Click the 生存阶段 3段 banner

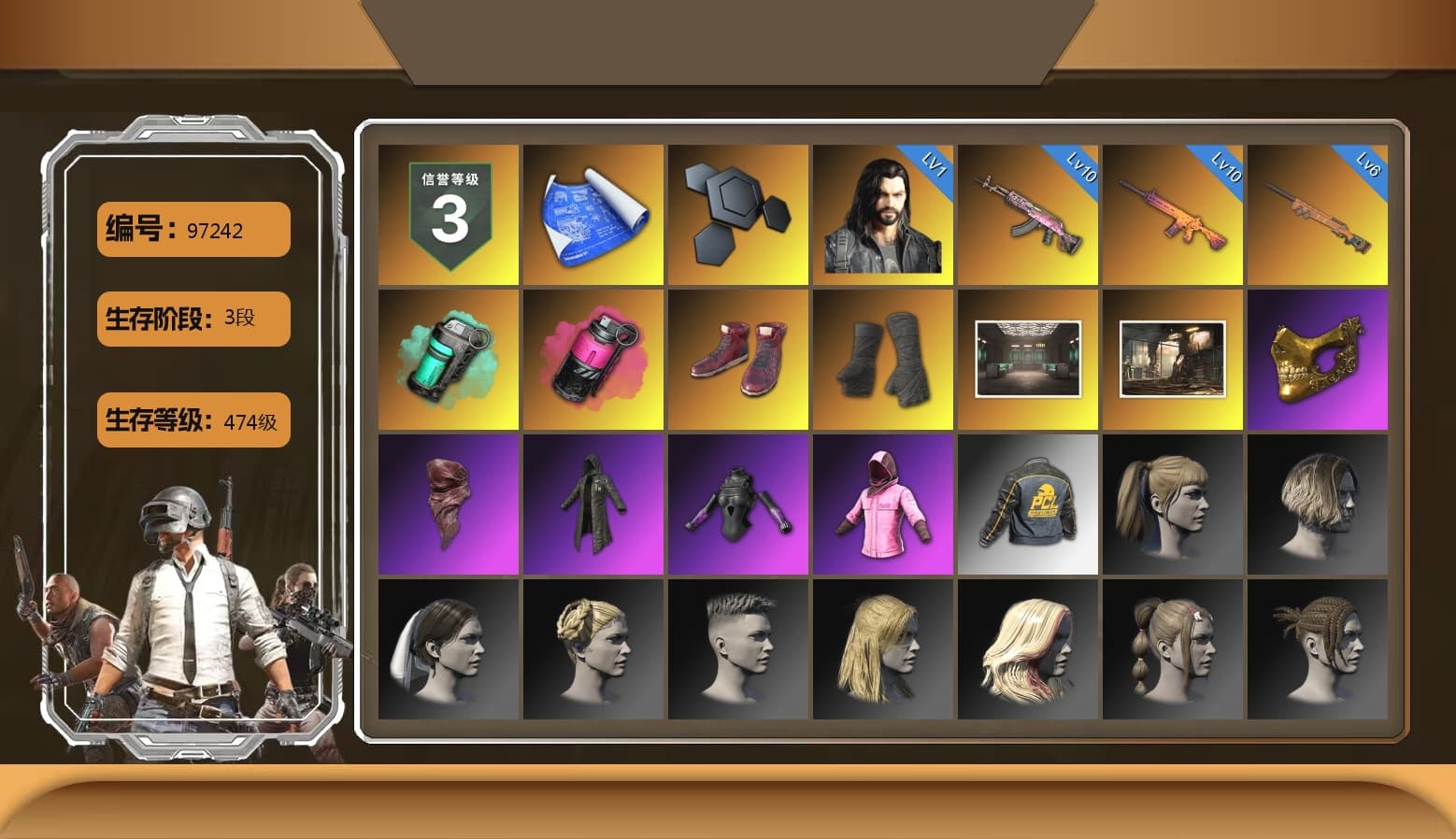pyautogui.click(x=193, y=319)
